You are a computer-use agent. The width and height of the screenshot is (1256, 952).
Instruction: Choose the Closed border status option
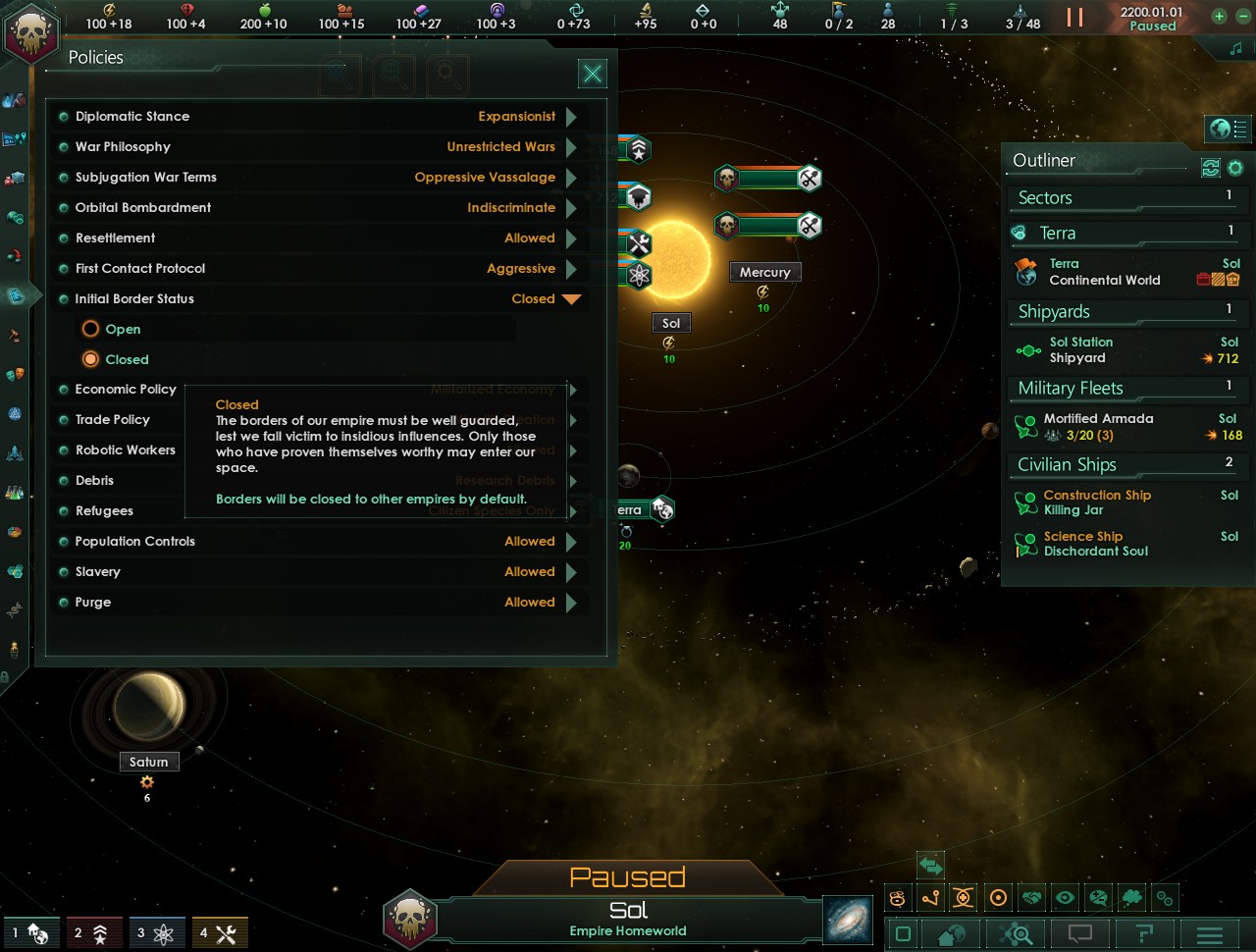(91, 359)
